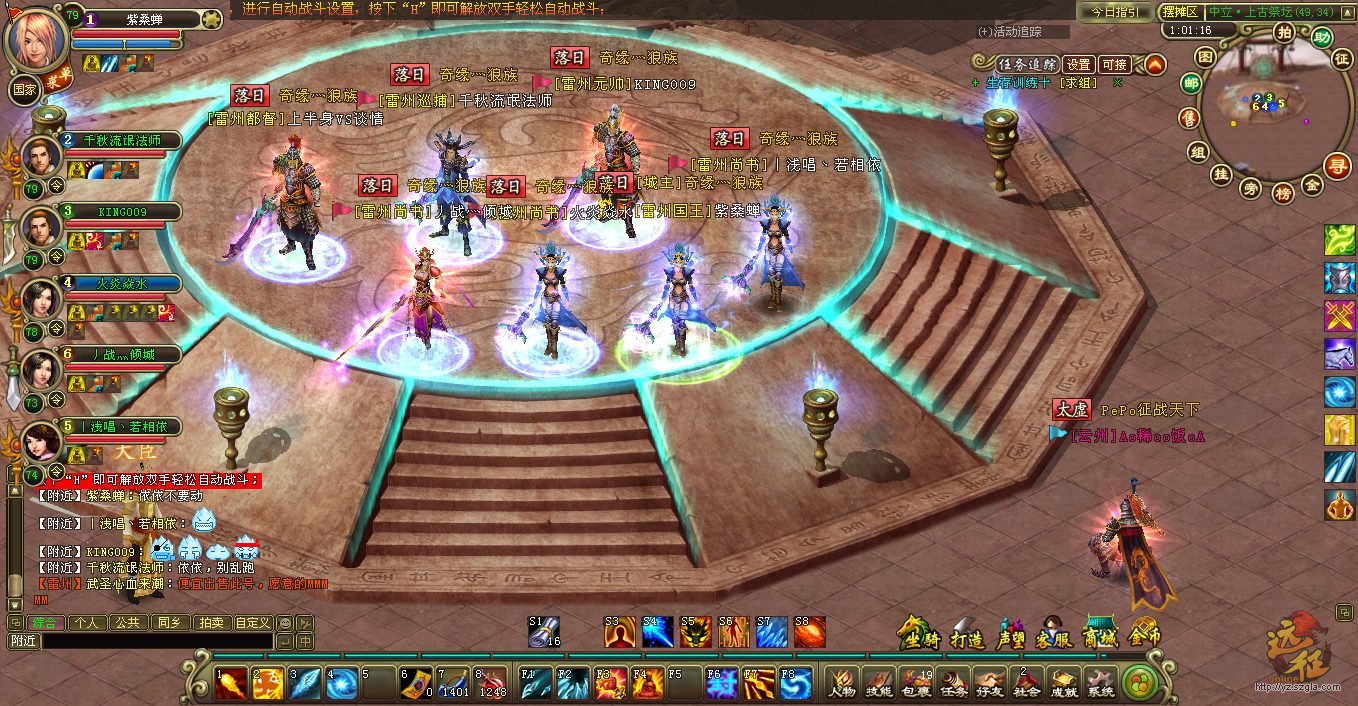Image resolution: width=1358 pixels, height=706 pixels.
Task: Open the 技能 skills window
Action: pyautogui.click(x=877, y=683)
